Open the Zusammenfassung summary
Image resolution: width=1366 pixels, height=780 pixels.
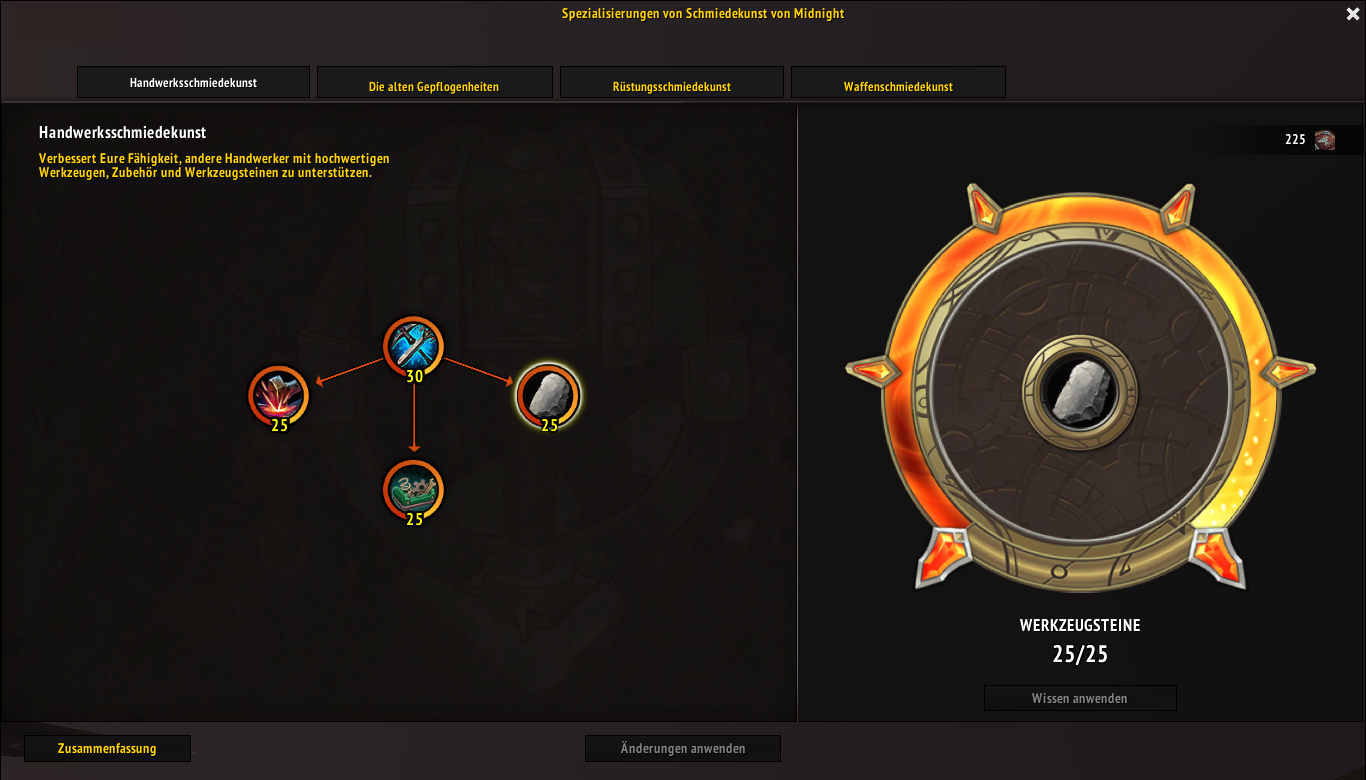[107, 748]
